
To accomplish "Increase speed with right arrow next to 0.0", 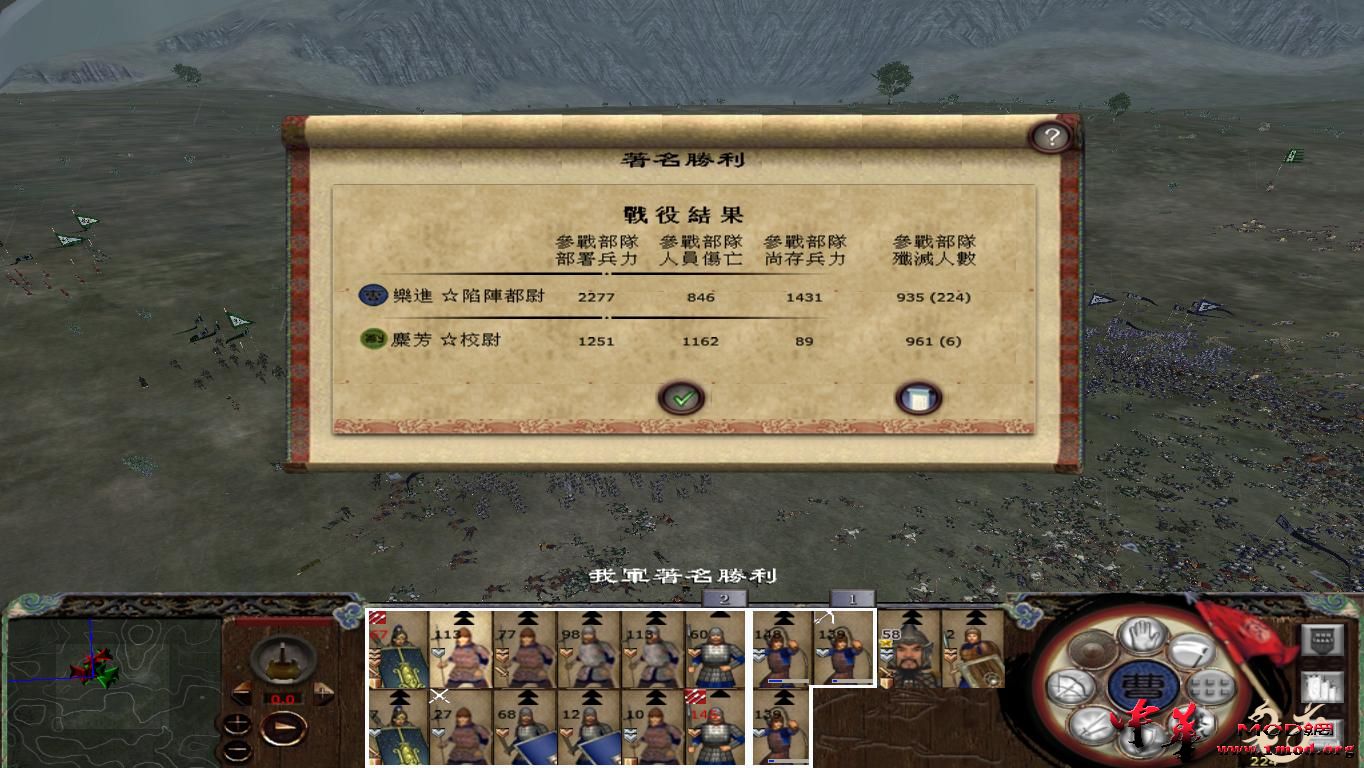I will click(x=322, y=693).
